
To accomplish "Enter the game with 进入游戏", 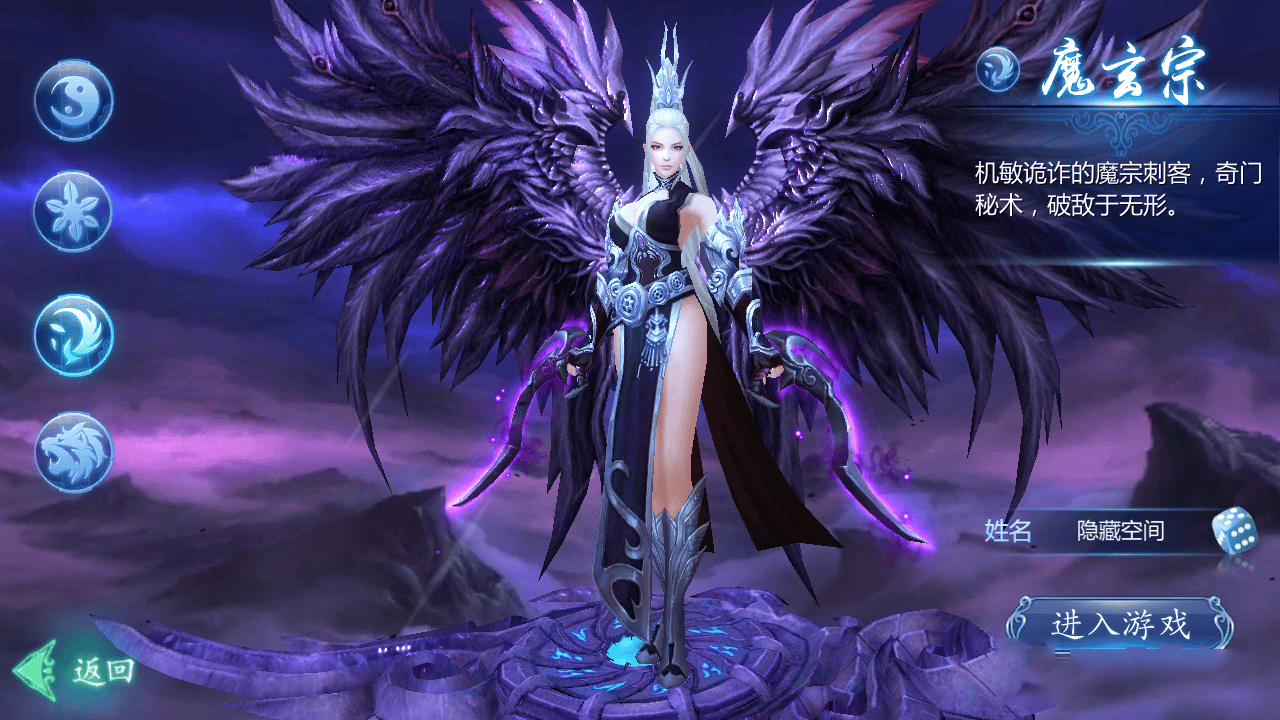I will tap(1119, 625).
